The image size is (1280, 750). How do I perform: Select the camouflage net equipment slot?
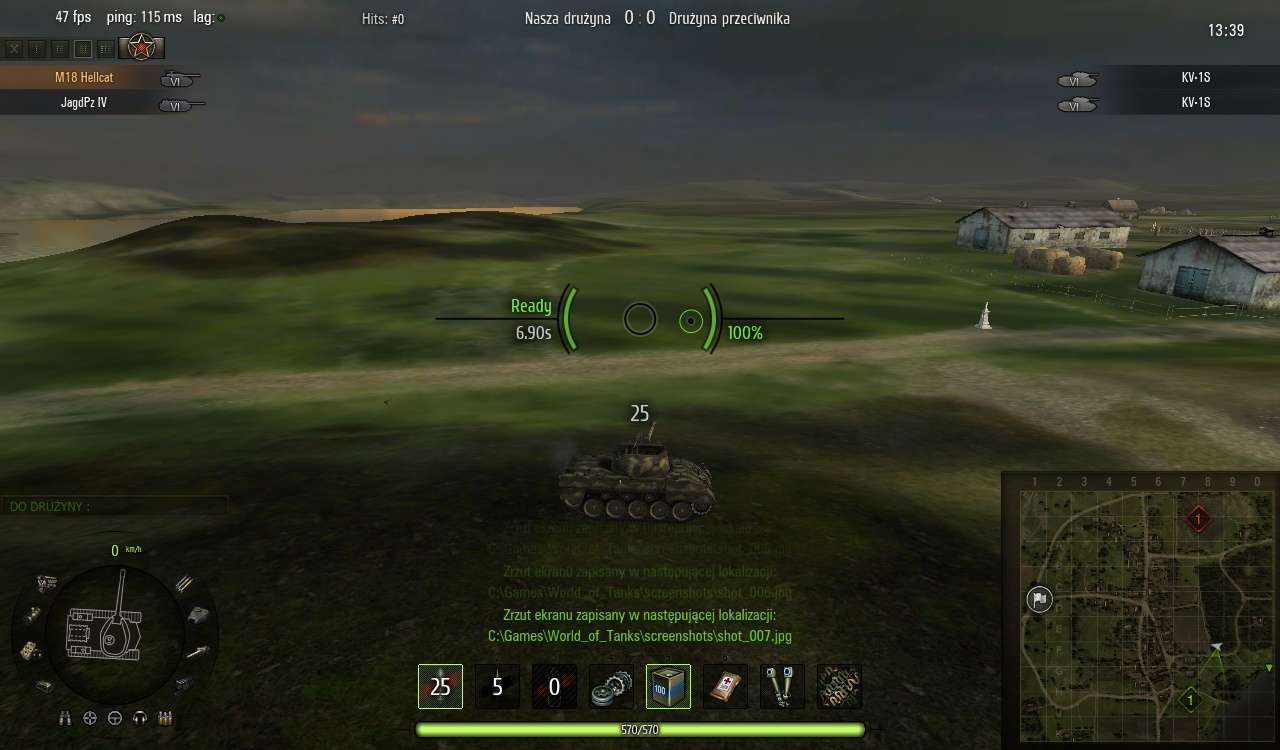pyautogui.click(x=839, y=687)
